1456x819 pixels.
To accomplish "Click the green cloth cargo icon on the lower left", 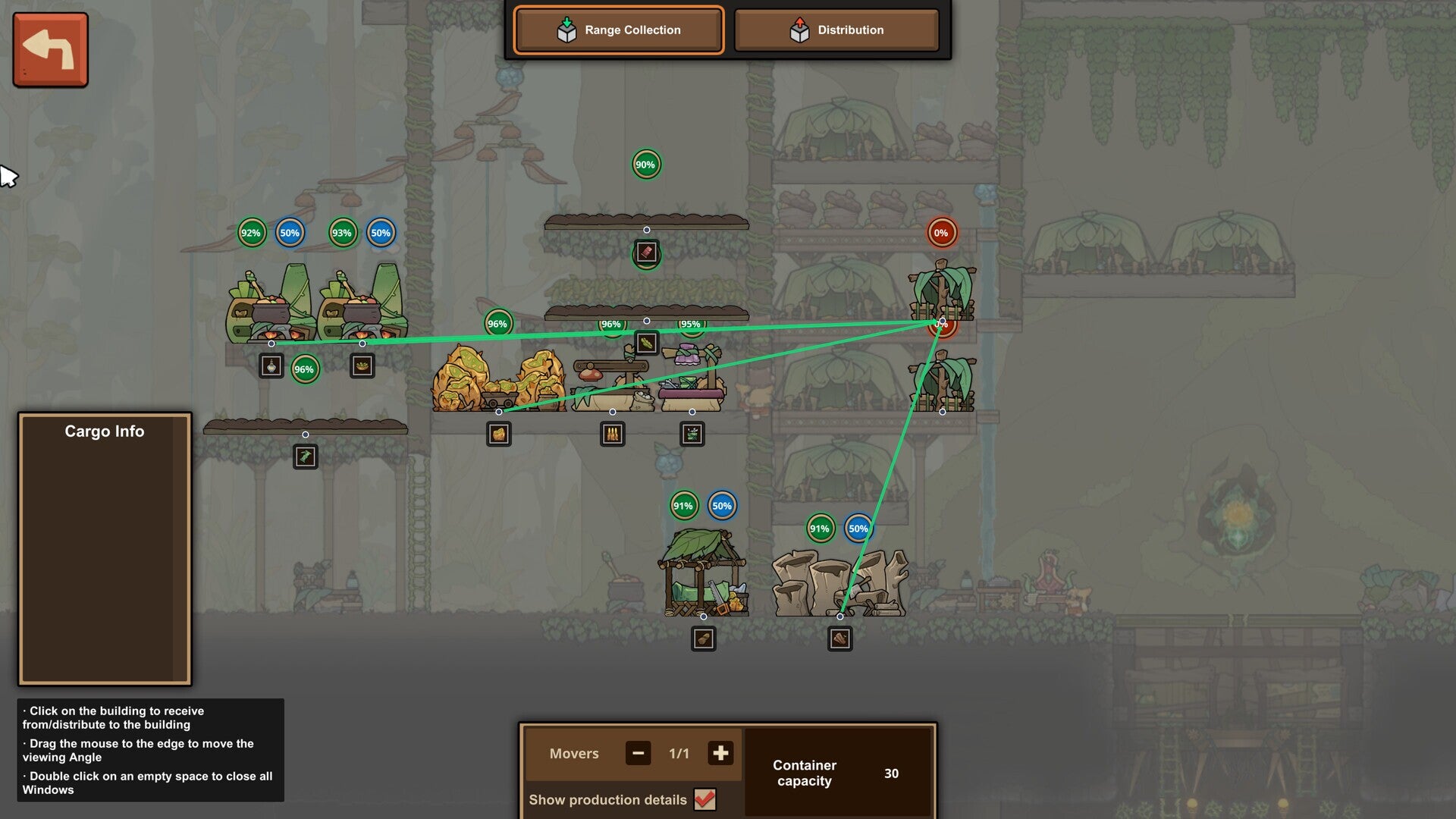I will point(306,456).
